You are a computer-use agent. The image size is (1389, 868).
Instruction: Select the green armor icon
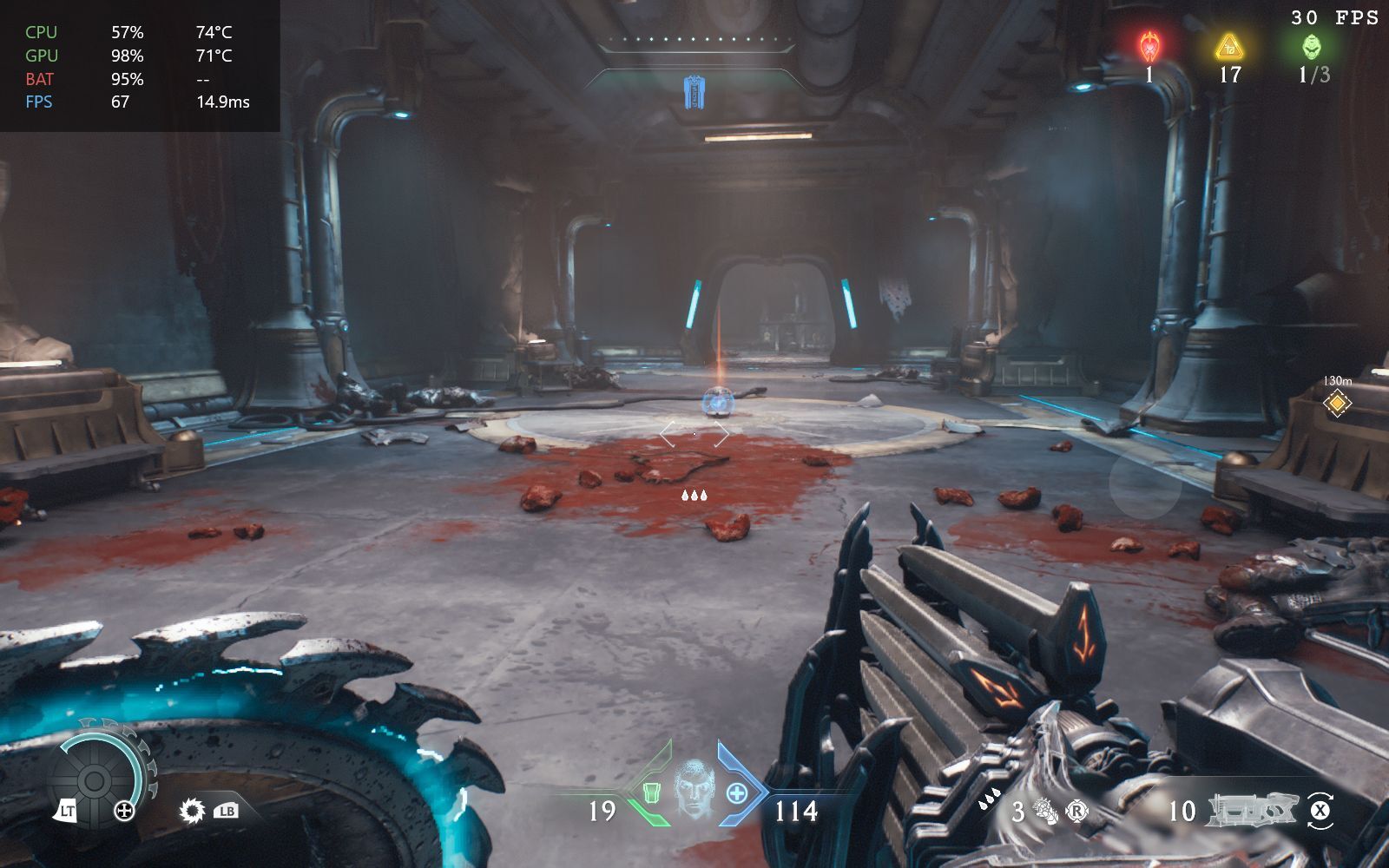pyautogui.click(x=652, y=792)
